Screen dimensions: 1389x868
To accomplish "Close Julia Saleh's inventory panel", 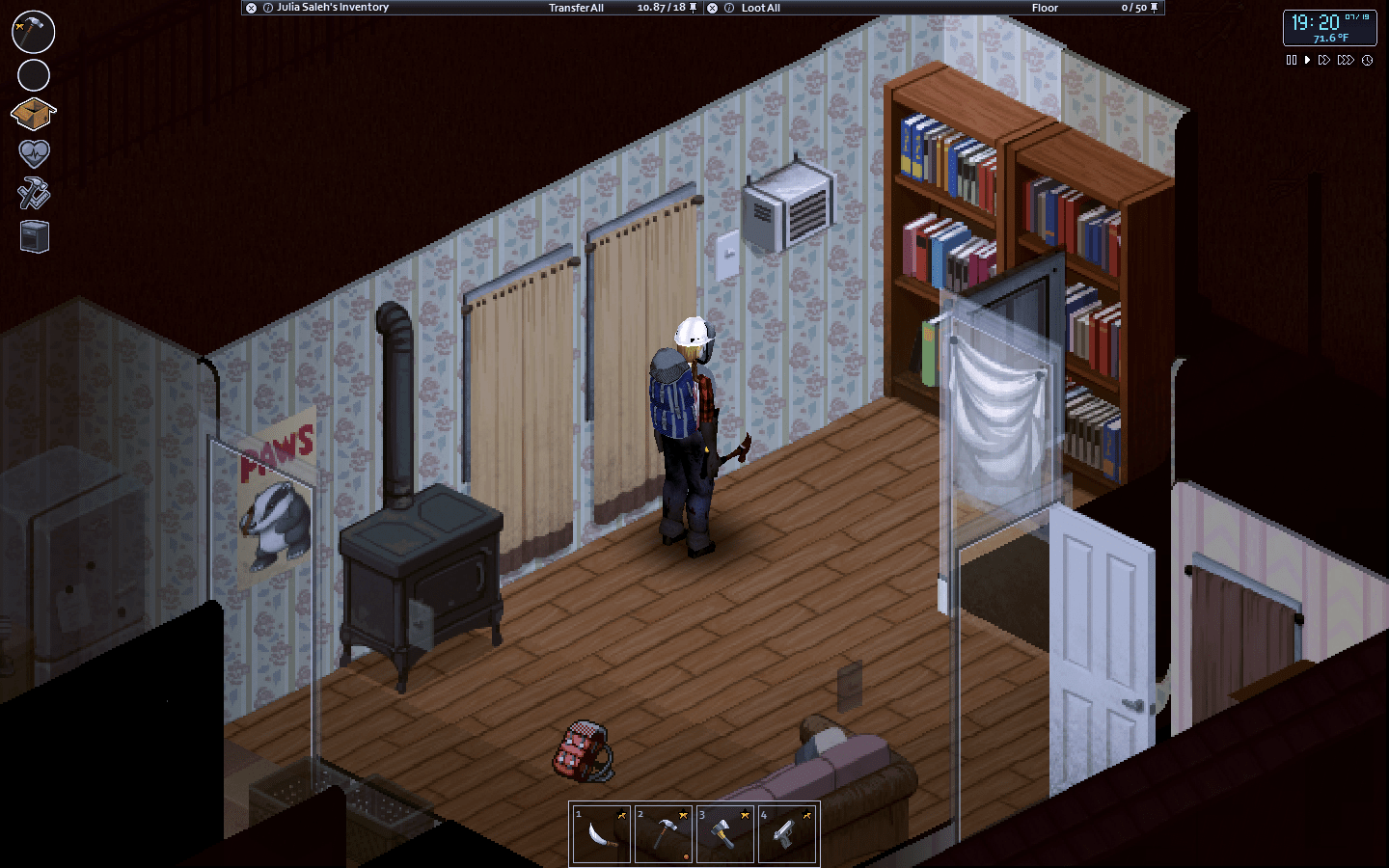I will [249, 8].
